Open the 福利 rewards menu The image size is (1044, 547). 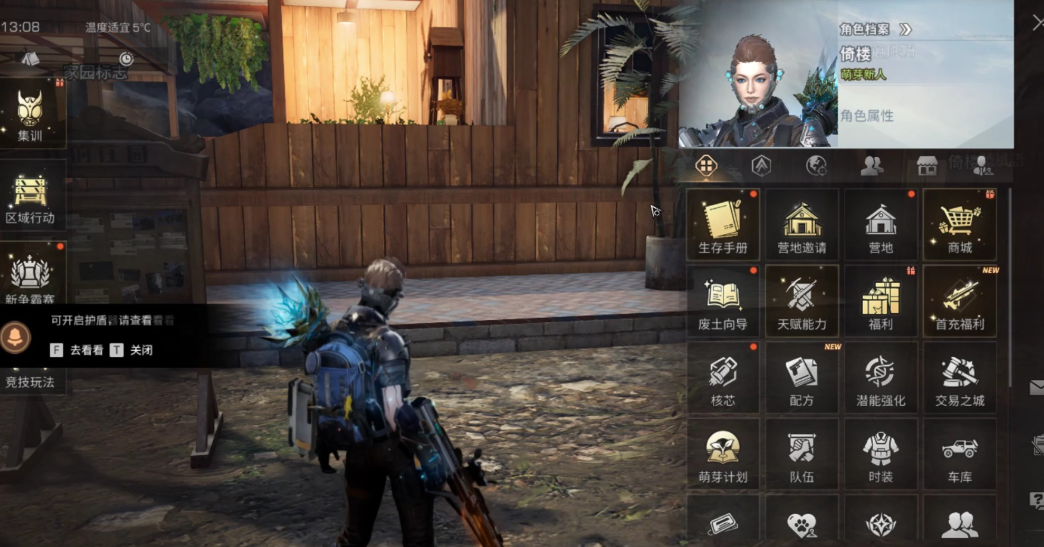(x=881, y=301)
